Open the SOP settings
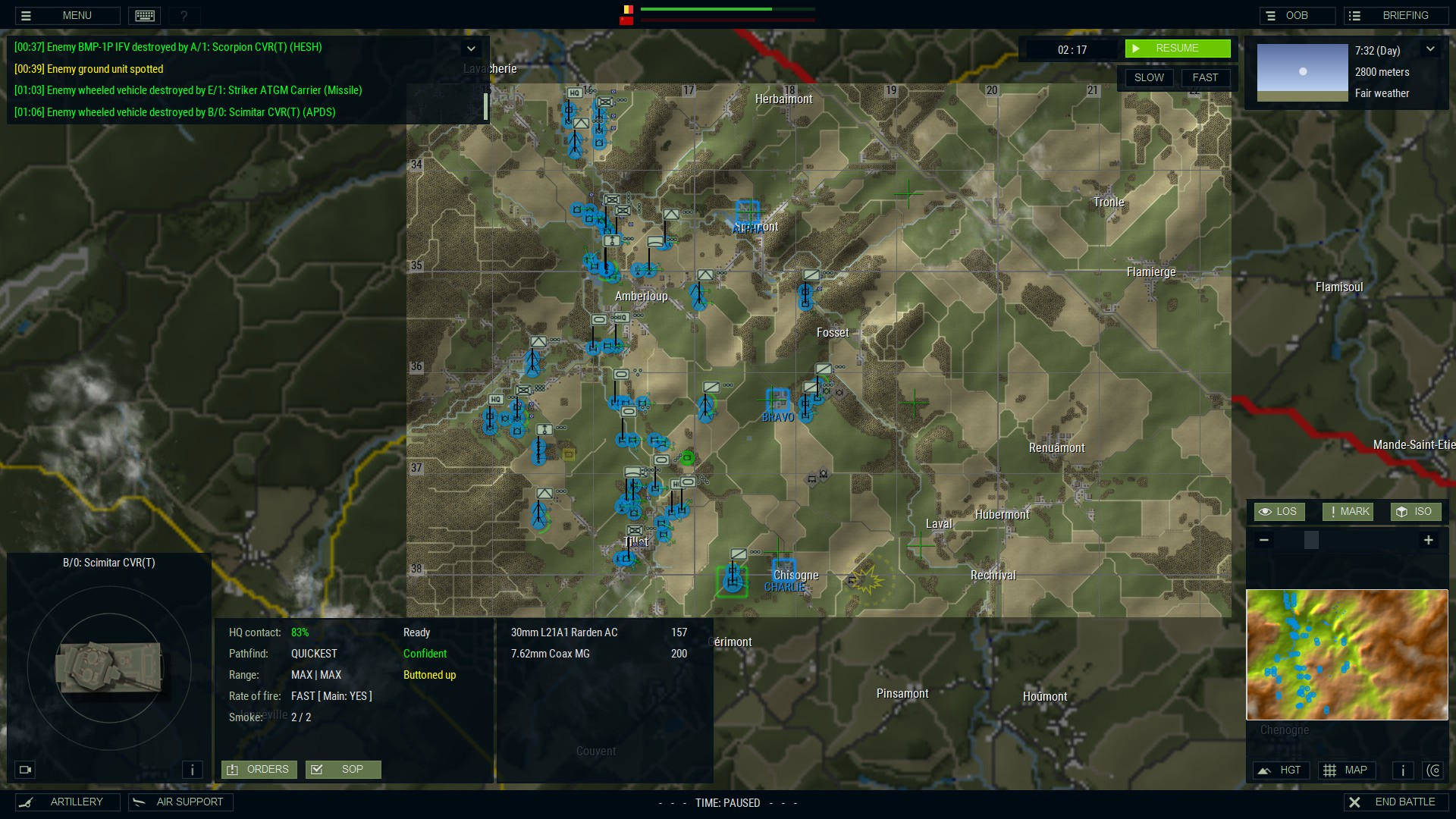Viewport: 1456px width, 819px height. pos(343,769)
